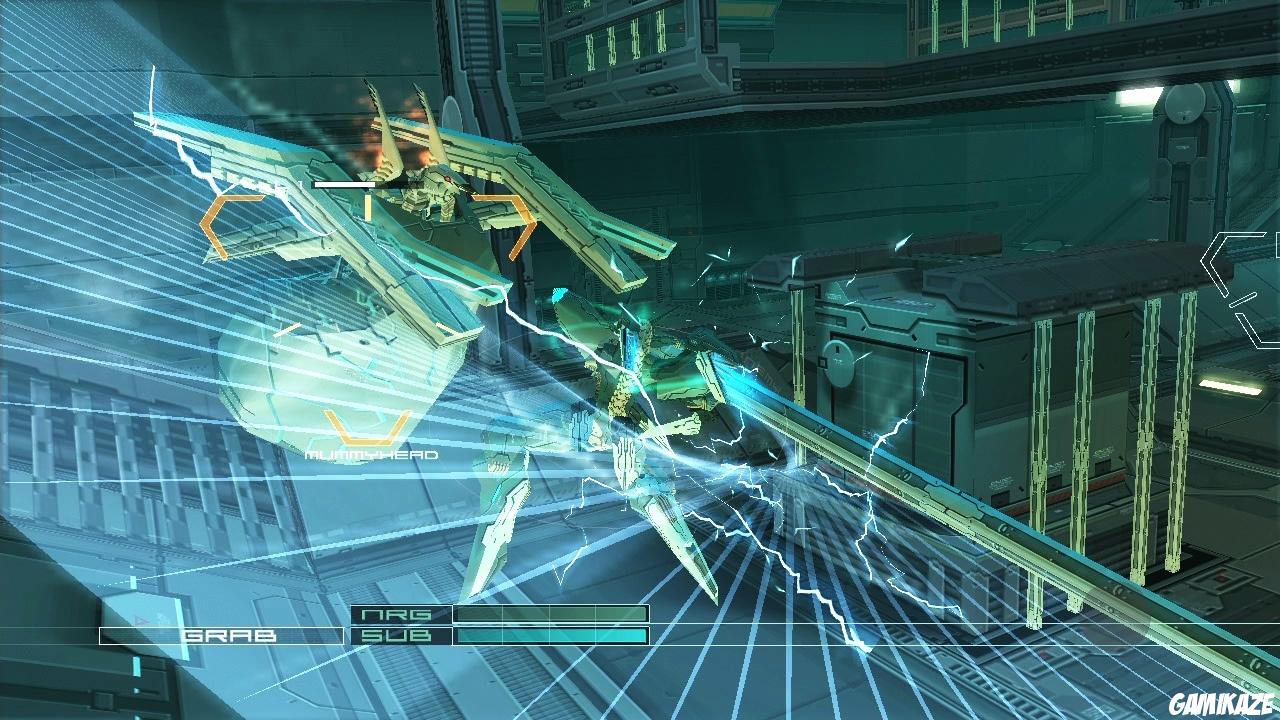Image resolution: width=1280 pixels, height=720 pixels.
Task: Open the enemy info under MUMMYHEAD label
Action: (x=370, y=453)
